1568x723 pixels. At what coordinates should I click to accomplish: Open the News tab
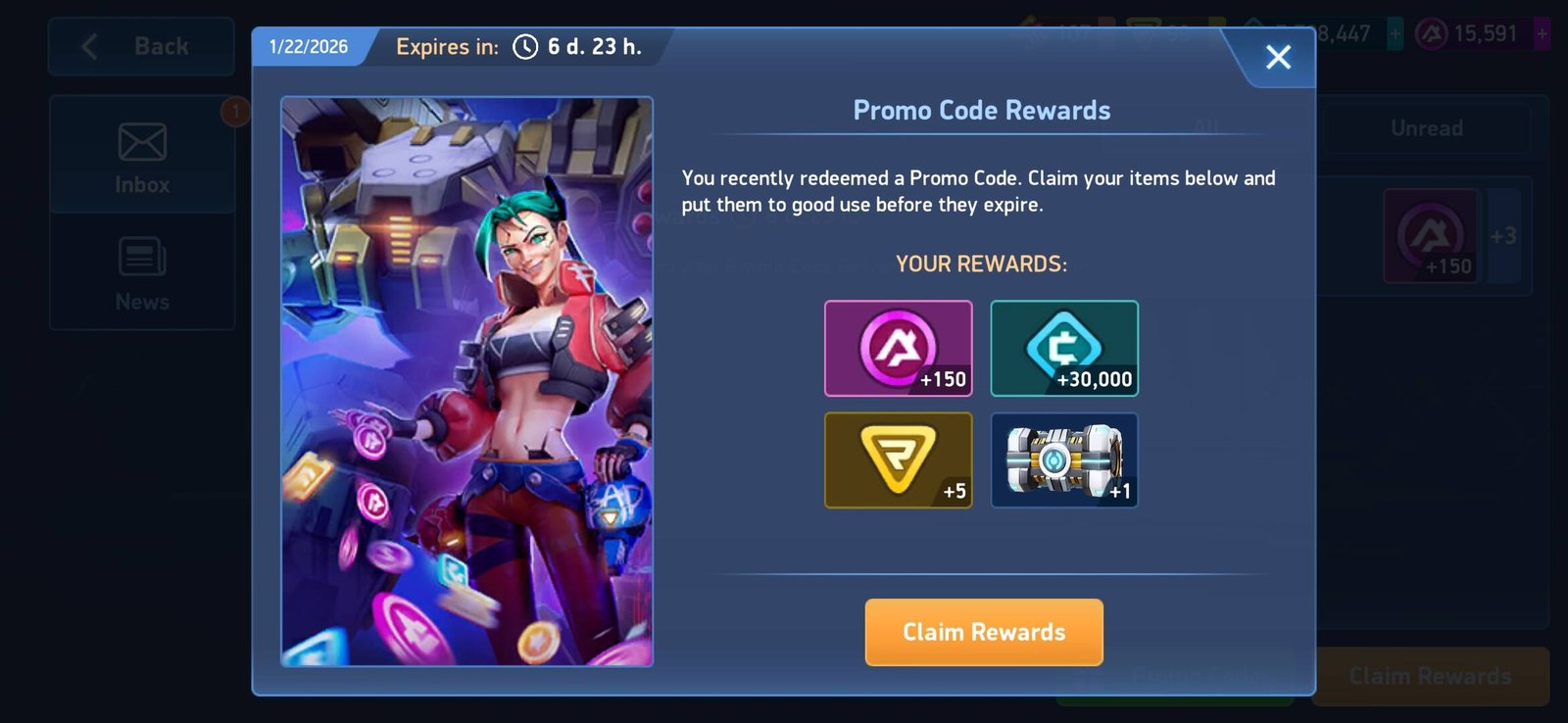pyautogui.click(x=142, y=273)
